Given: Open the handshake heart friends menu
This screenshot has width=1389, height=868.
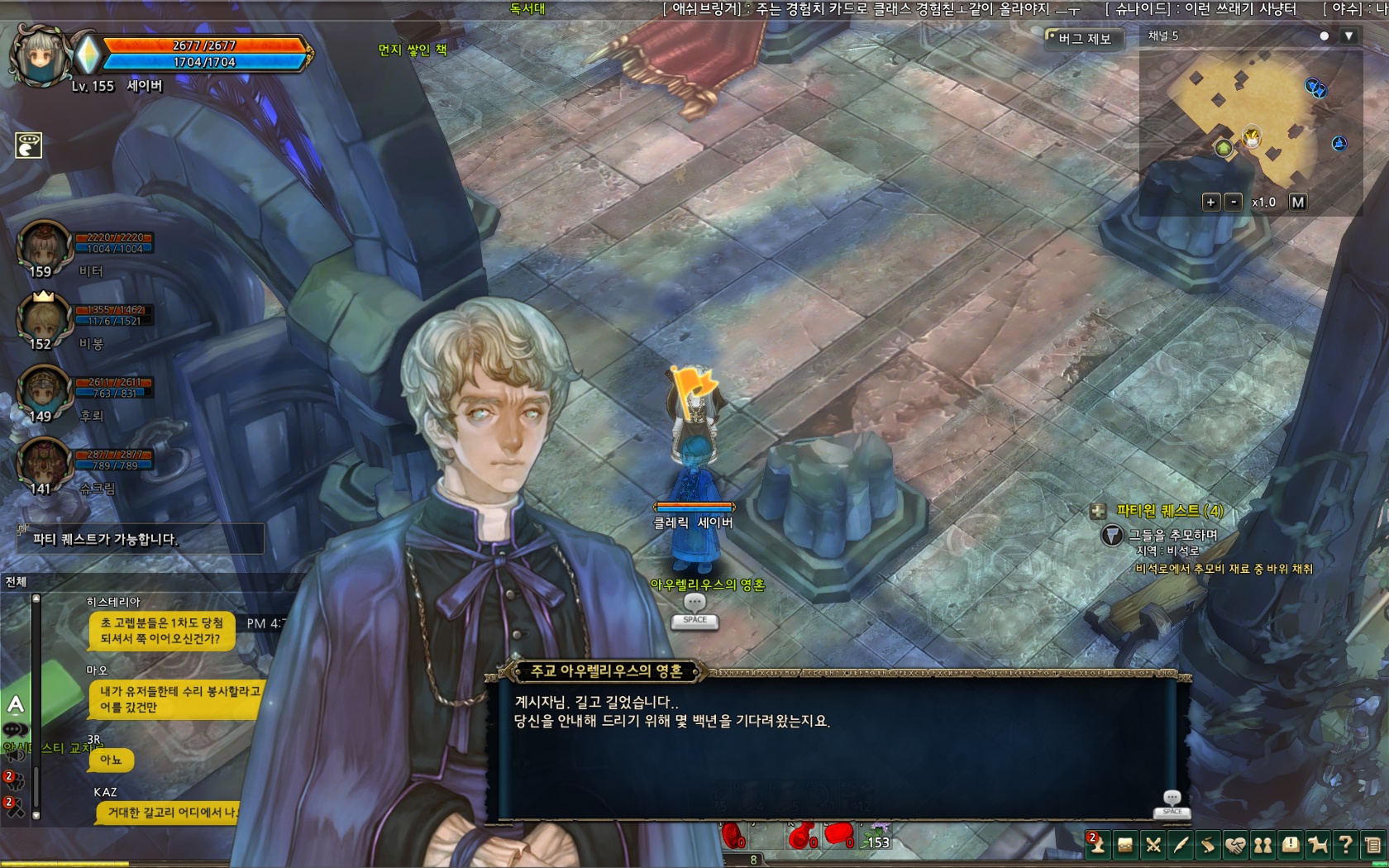Looking at the screenshot, I should (1234, 845).
